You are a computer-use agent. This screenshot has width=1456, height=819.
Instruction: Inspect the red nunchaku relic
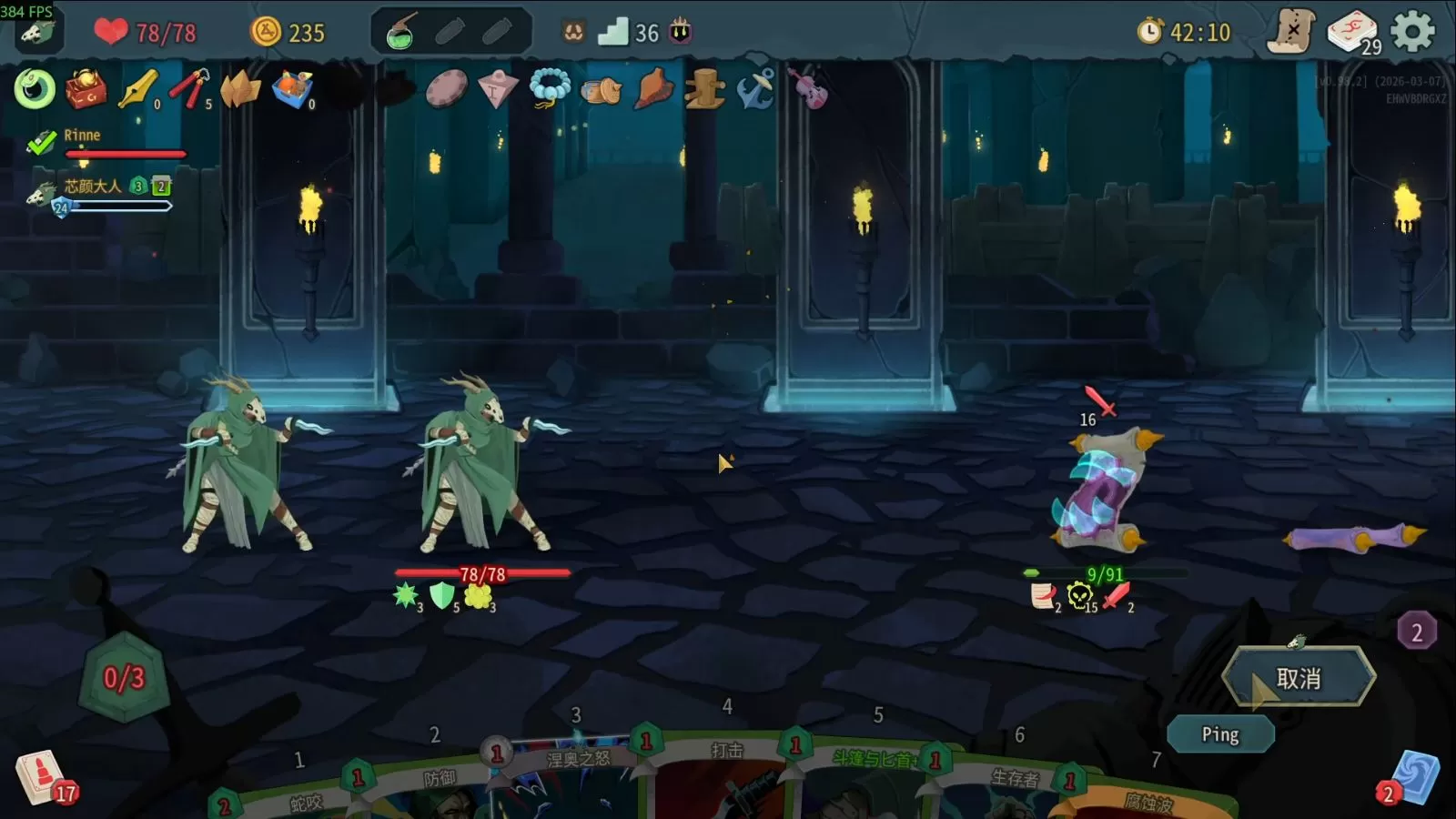[189, 89]
